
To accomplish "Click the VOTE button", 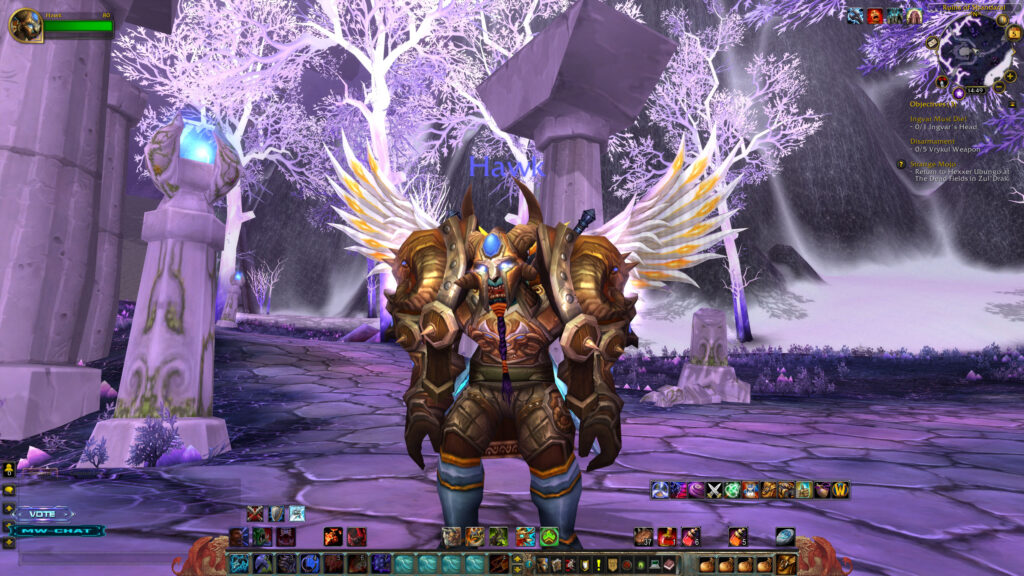I will click(x=43, y=513).
